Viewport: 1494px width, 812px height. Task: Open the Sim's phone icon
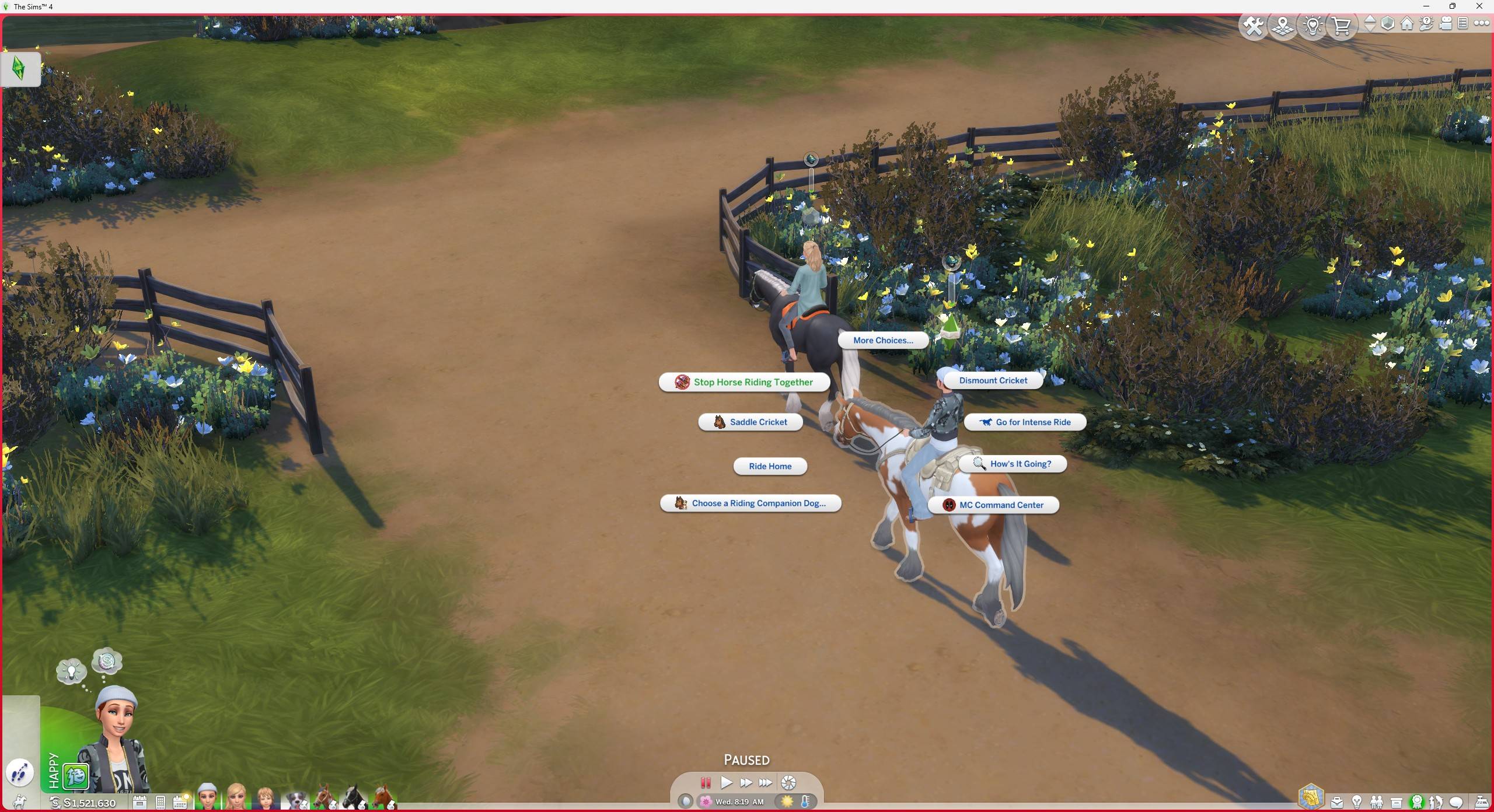tap(160, 803)
